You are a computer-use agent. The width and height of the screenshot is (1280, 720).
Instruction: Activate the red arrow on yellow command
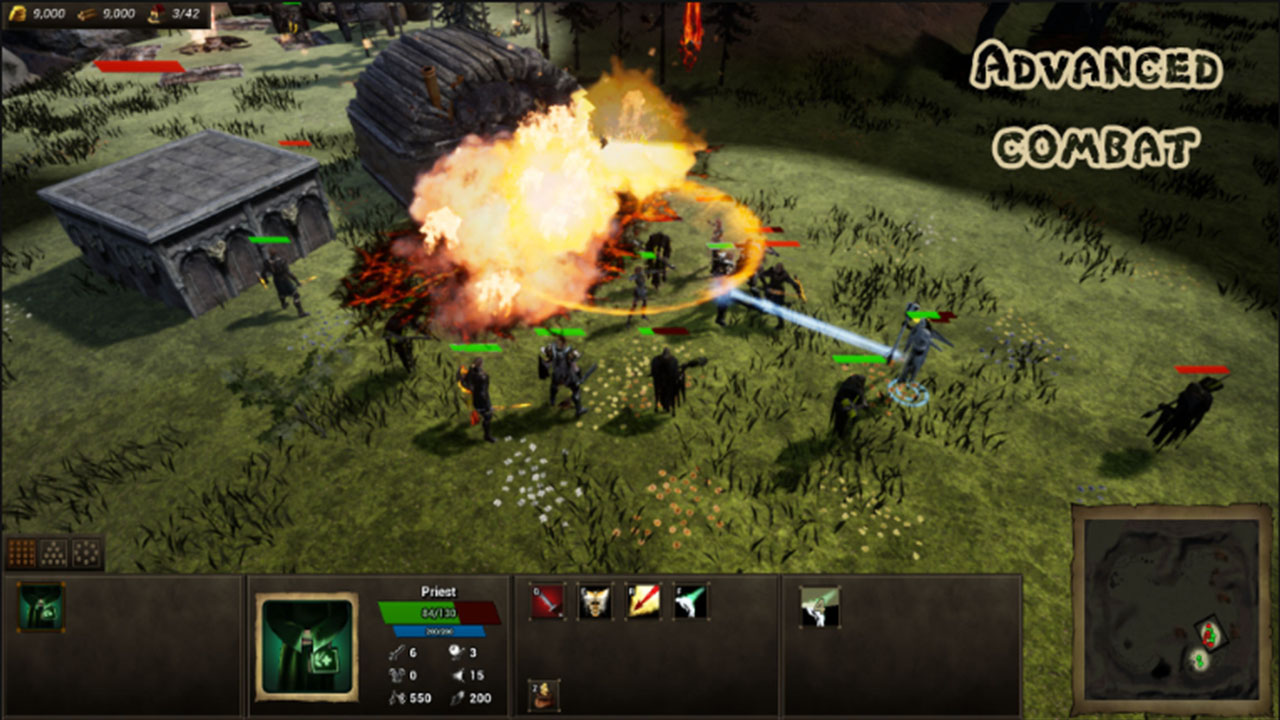coord(643,602)
